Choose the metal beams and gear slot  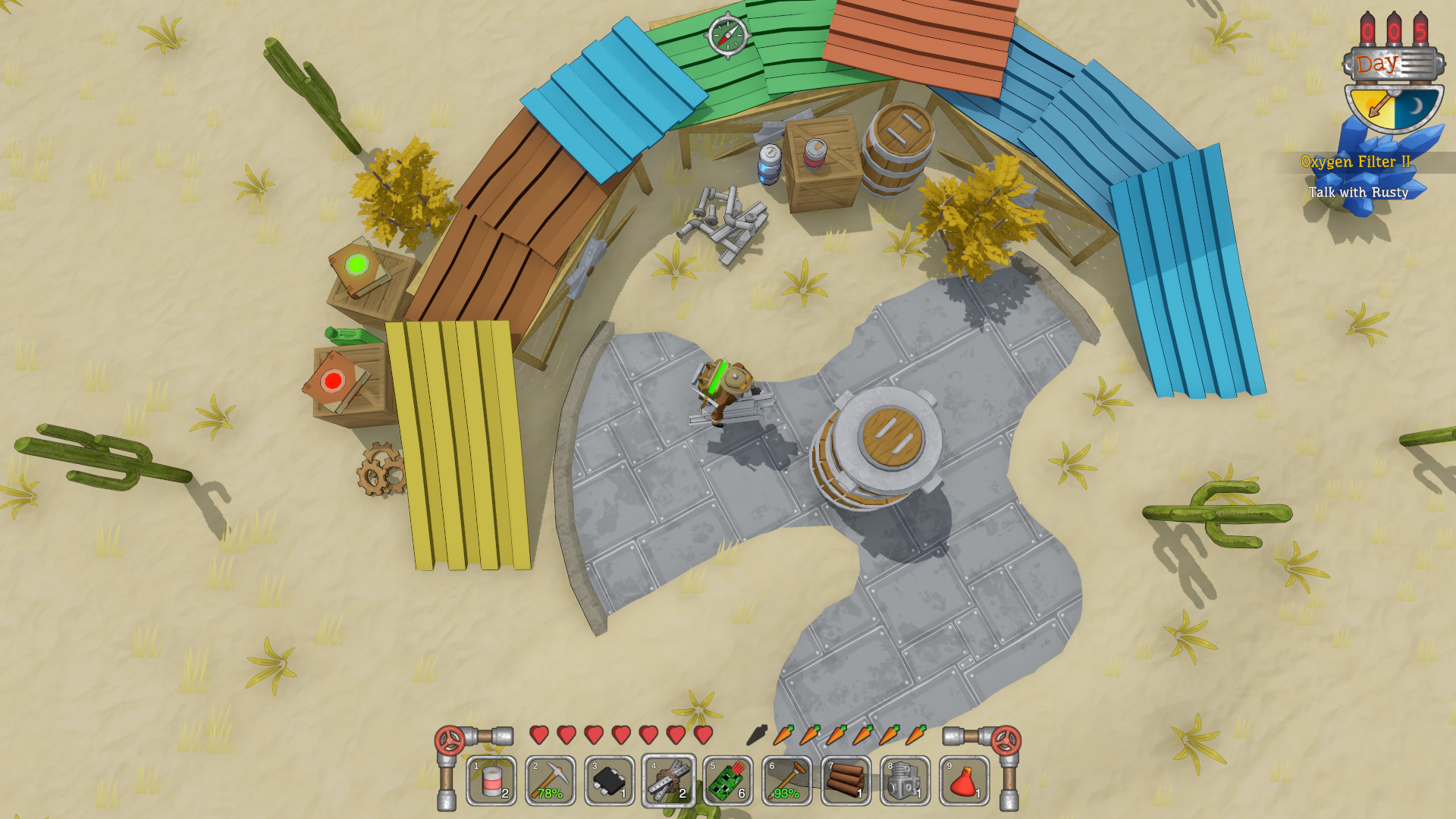[669, 780]
